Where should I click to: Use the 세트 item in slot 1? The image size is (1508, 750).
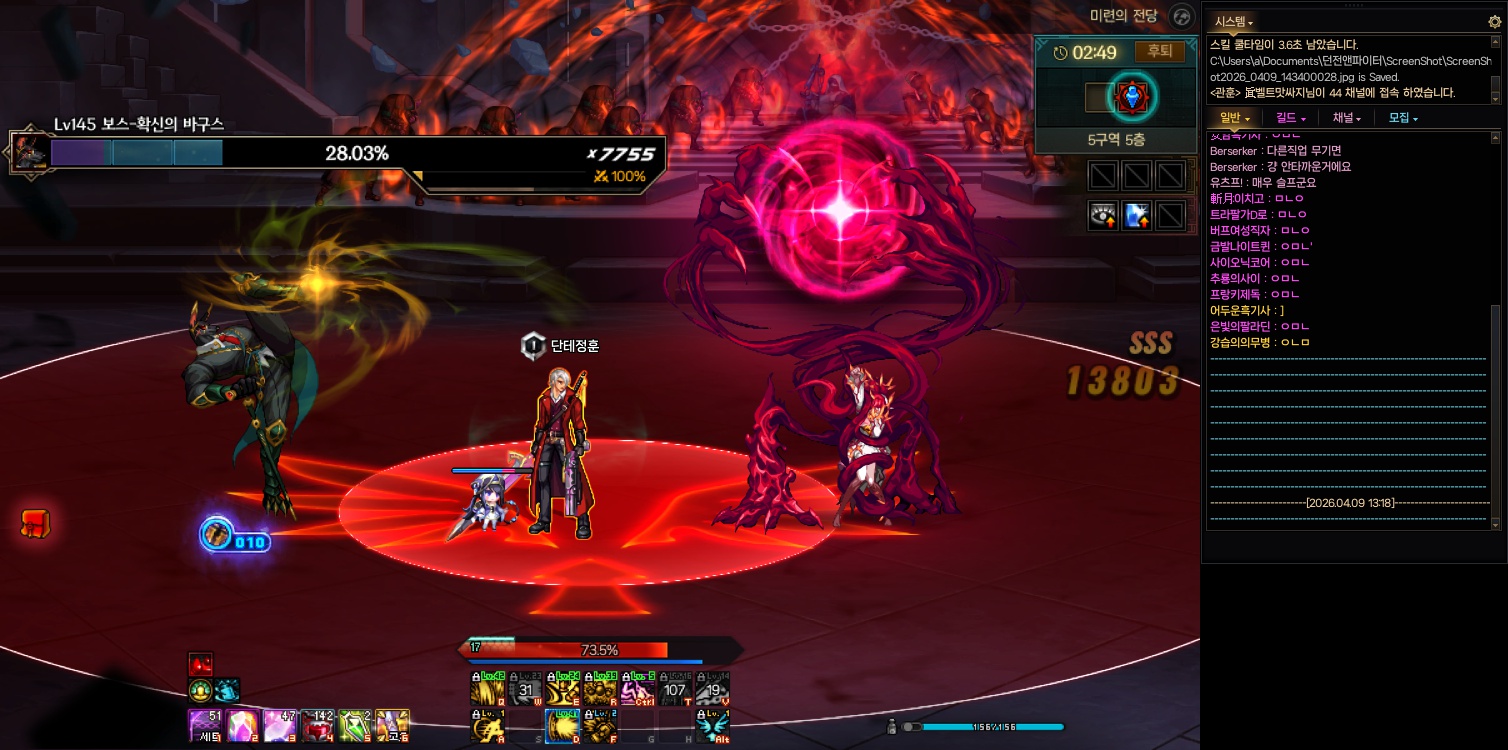205,725
